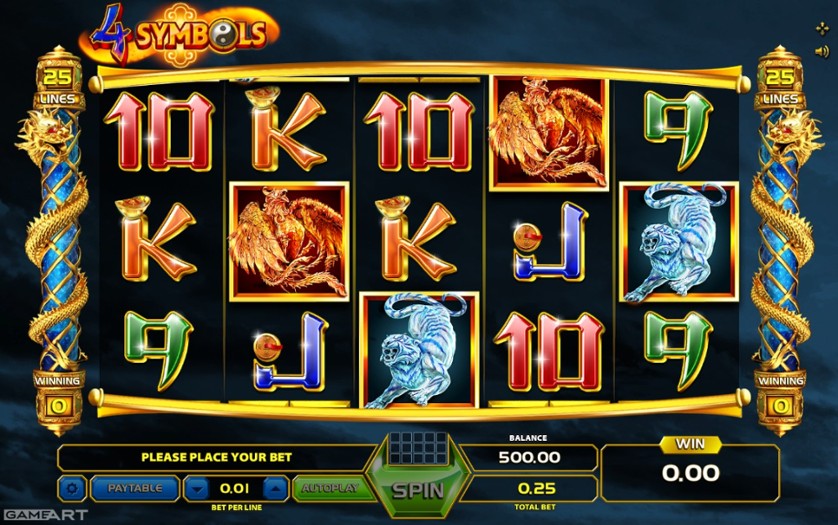This screenshot has height=525, width=838.
Task: Decrease the bet per line
Action: click(197, 489)
